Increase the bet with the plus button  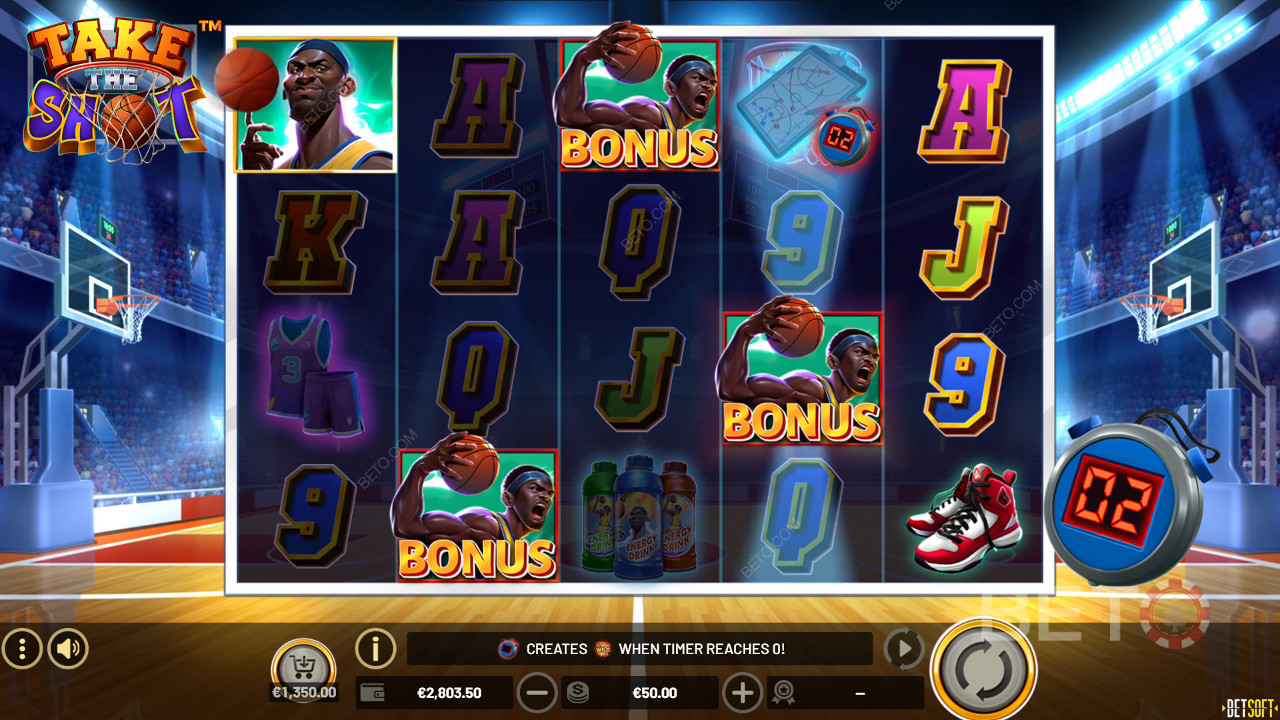pyautogui.click(x=742, y=692)
